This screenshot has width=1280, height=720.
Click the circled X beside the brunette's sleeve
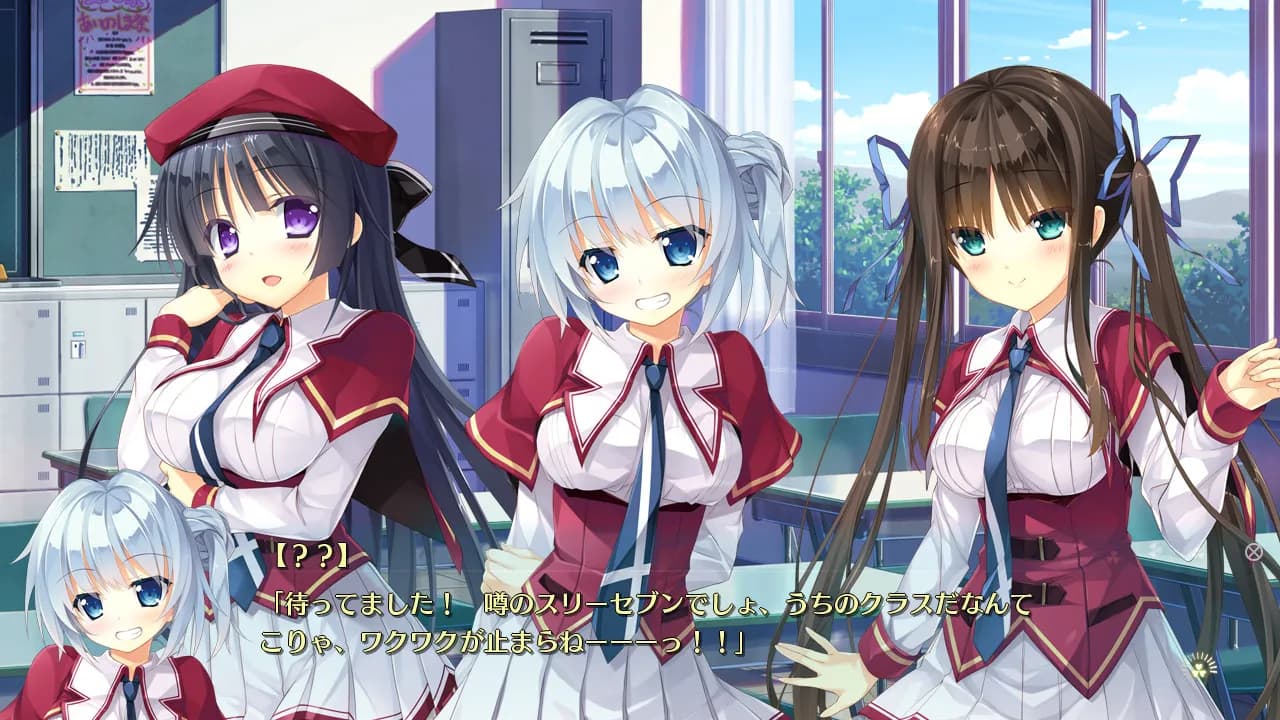pyautogui.click(x=1253, y=551)
